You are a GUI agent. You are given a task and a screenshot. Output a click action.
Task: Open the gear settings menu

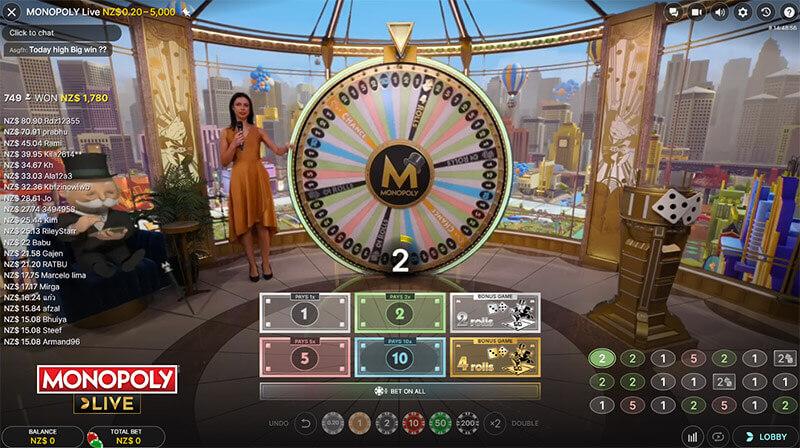[x=742, y=12]
